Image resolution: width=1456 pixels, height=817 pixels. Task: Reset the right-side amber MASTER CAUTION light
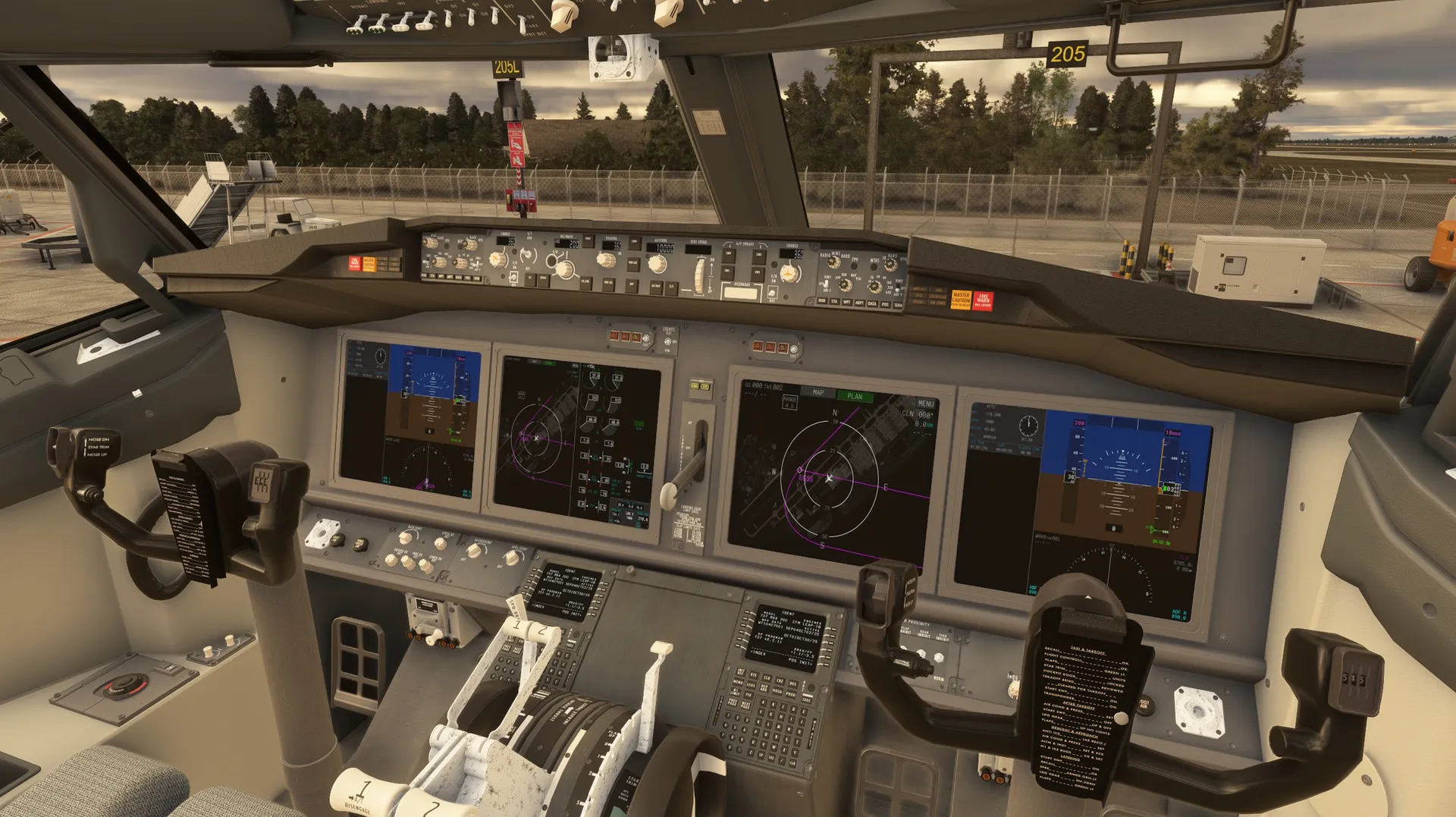pos(961,299)
